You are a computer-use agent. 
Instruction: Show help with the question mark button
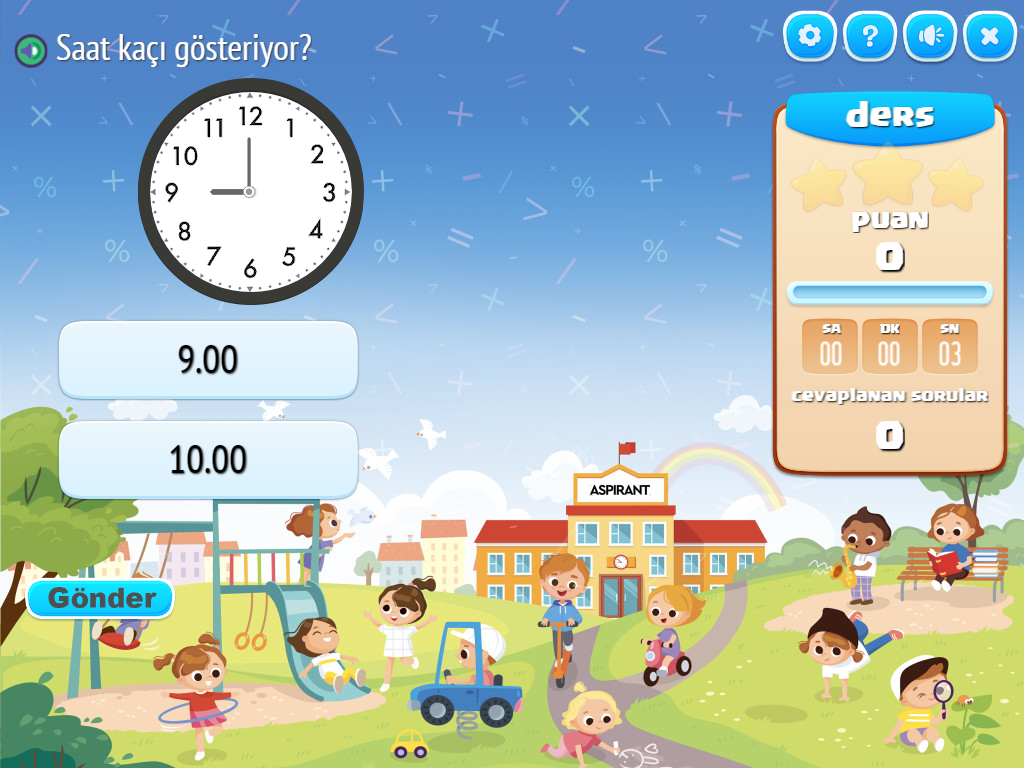point(870,37)
